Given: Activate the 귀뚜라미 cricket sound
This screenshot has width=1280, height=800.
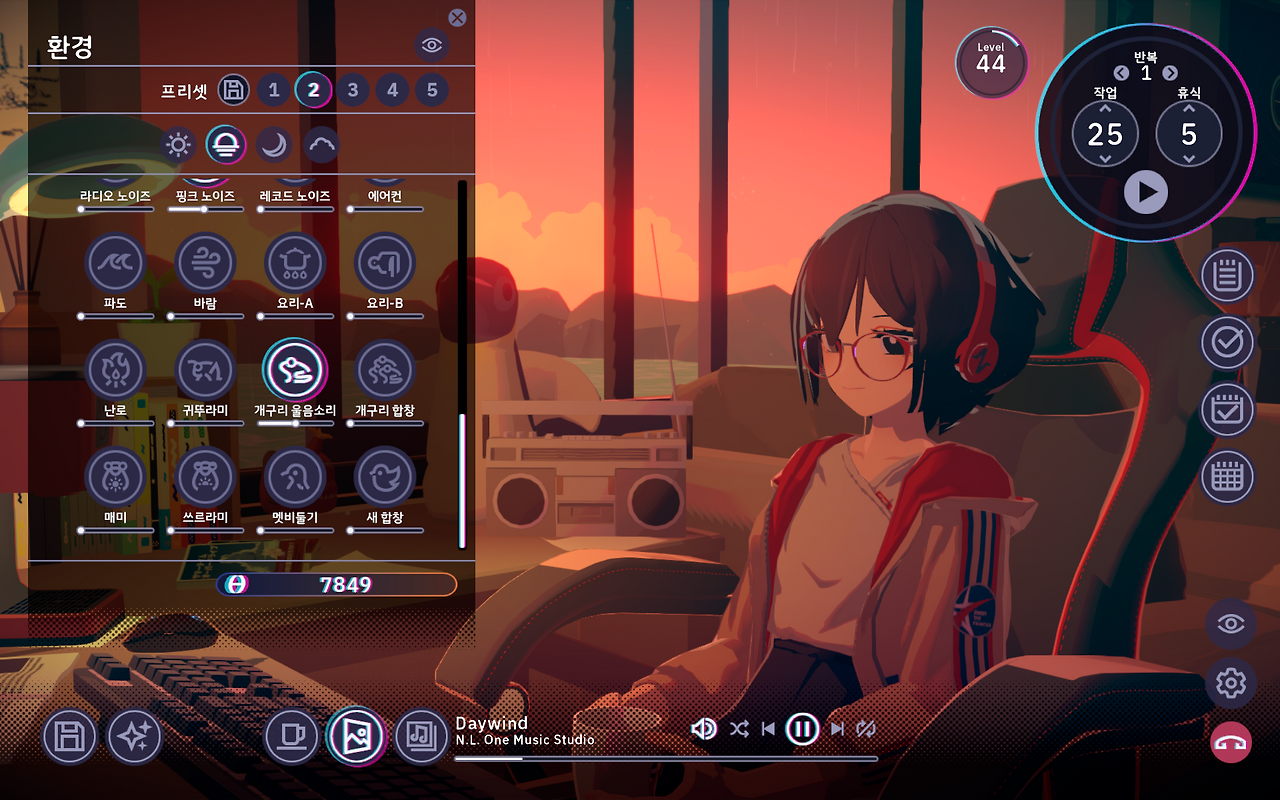Looking at the screenshot, I should [205, 370].
